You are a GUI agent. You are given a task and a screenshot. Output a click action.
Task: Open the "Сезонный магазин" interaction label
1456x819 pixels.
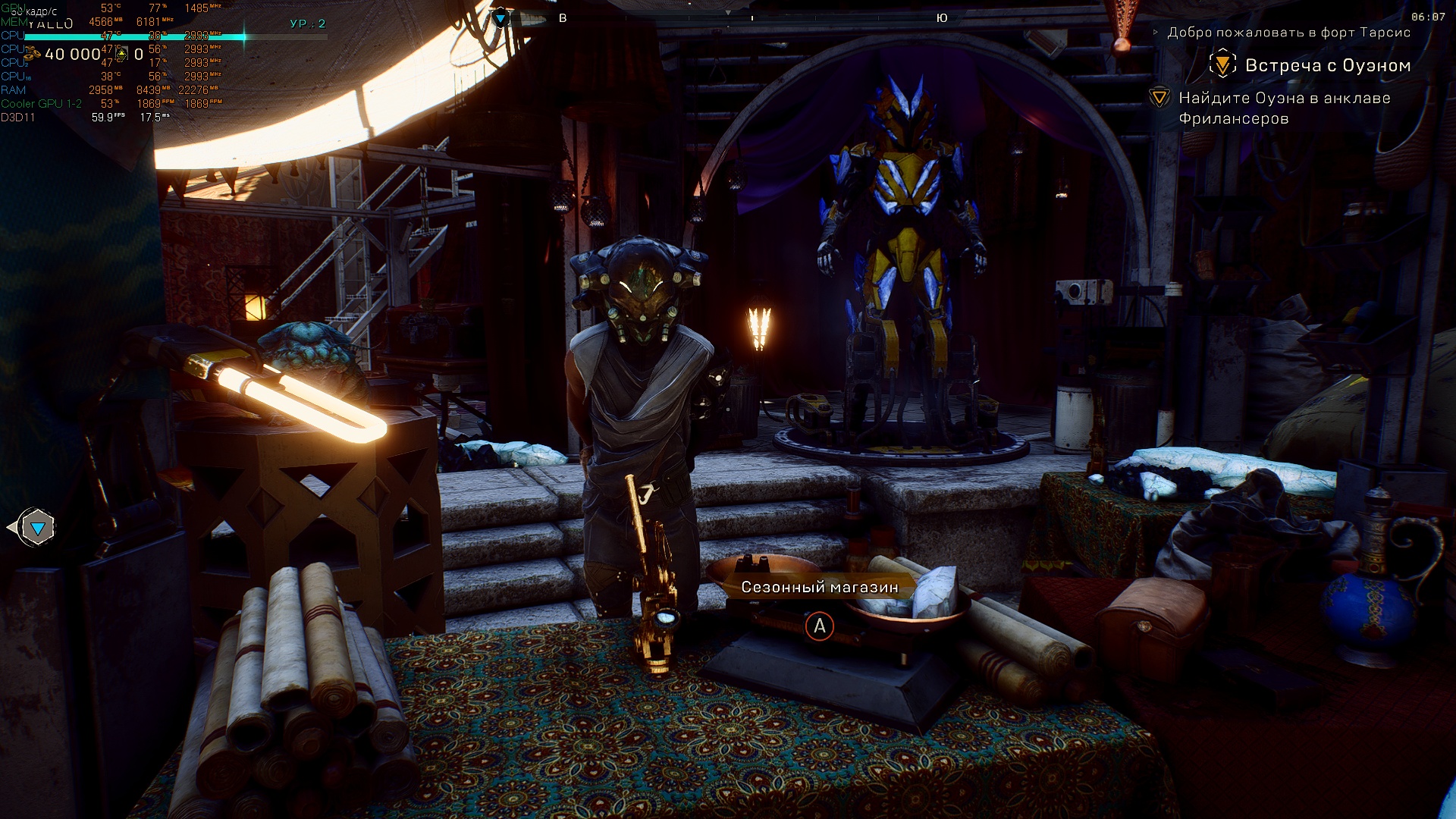tap(819, 587)
